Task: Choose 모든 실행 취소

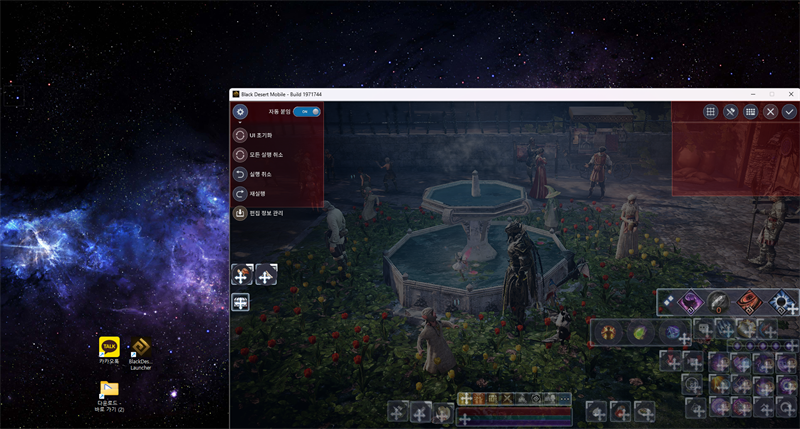Action: point(240,154)
